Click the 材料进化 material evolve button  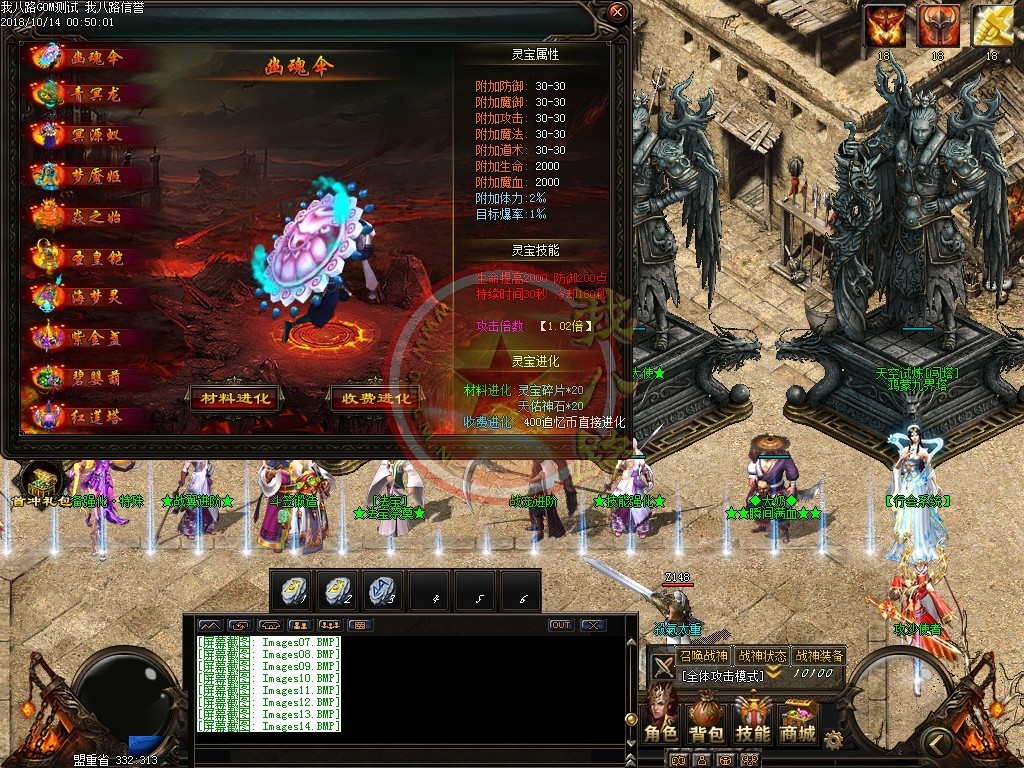pos(236,398)
